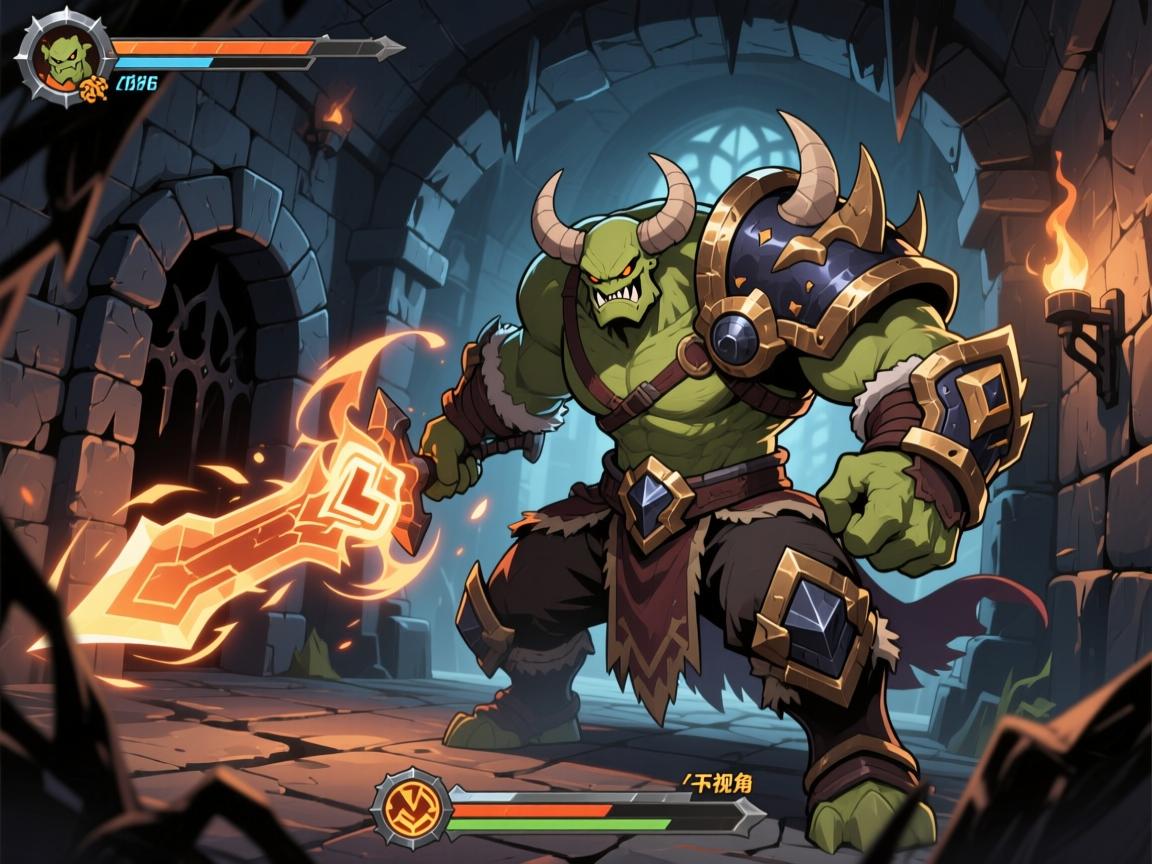Select the small orange badge under portrait

coord(91,89)
